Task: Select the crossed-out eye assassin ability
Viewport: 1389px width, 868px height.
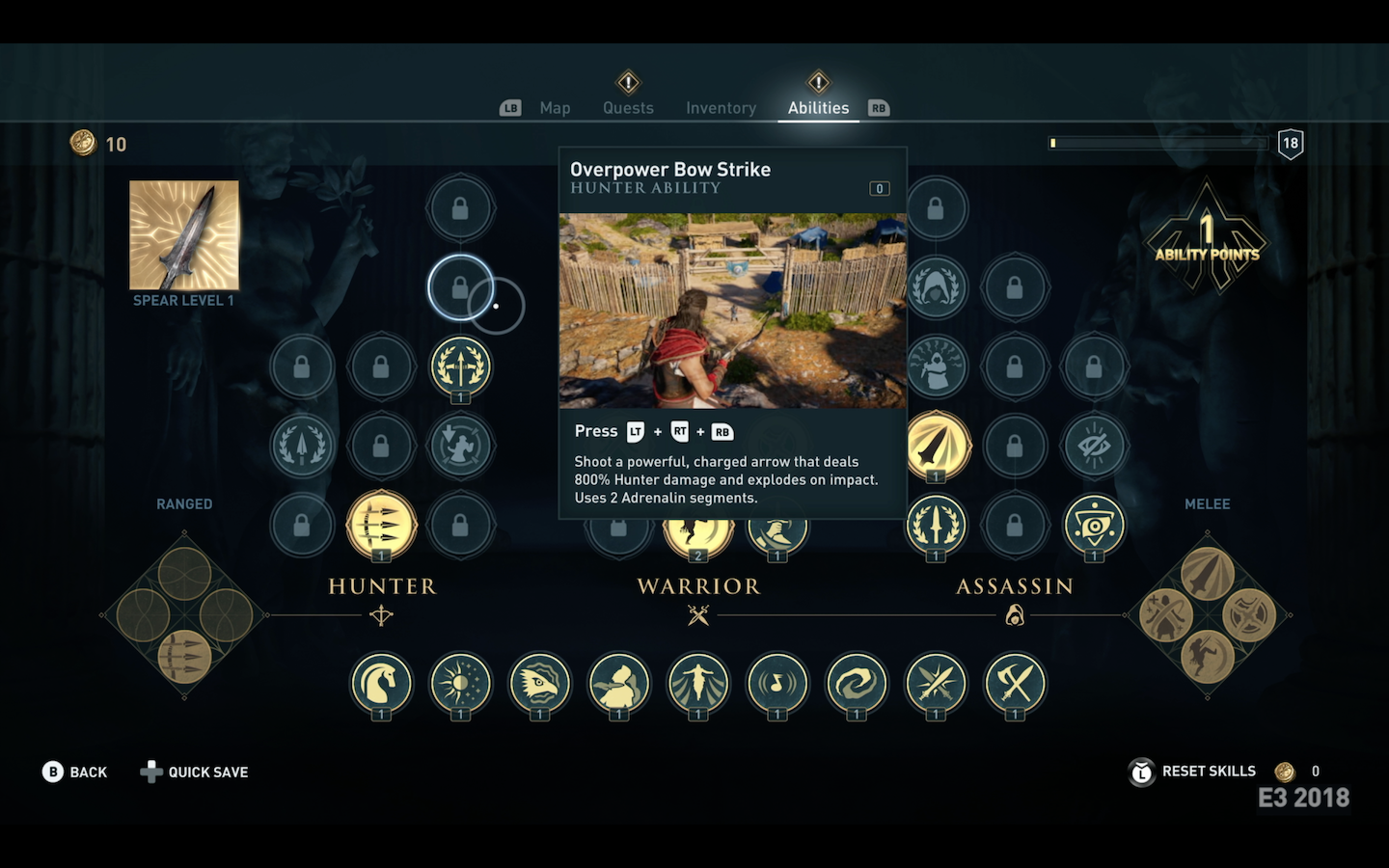Action: point(1094,446)
